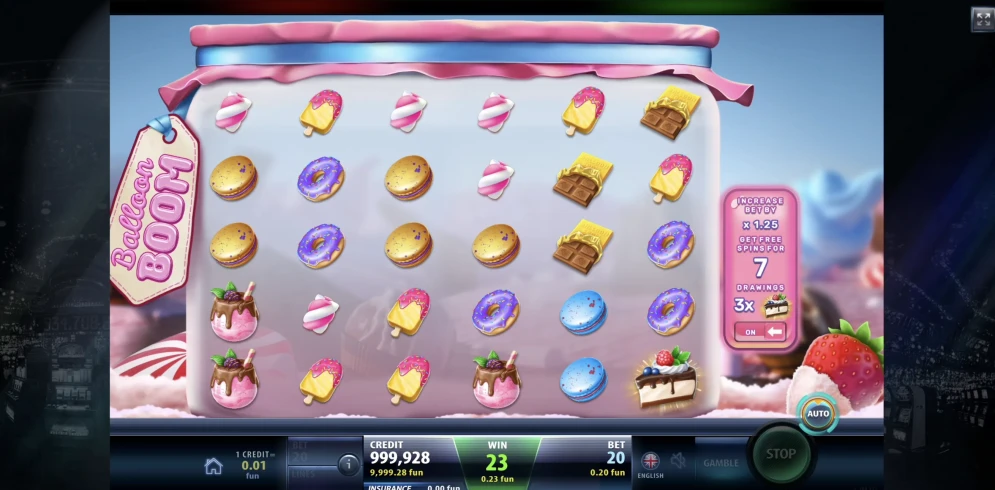Image resolution: width=995 pixels, height=490 pixels.
Task: Activate the AUTO spin button
Action: point(818,413)
